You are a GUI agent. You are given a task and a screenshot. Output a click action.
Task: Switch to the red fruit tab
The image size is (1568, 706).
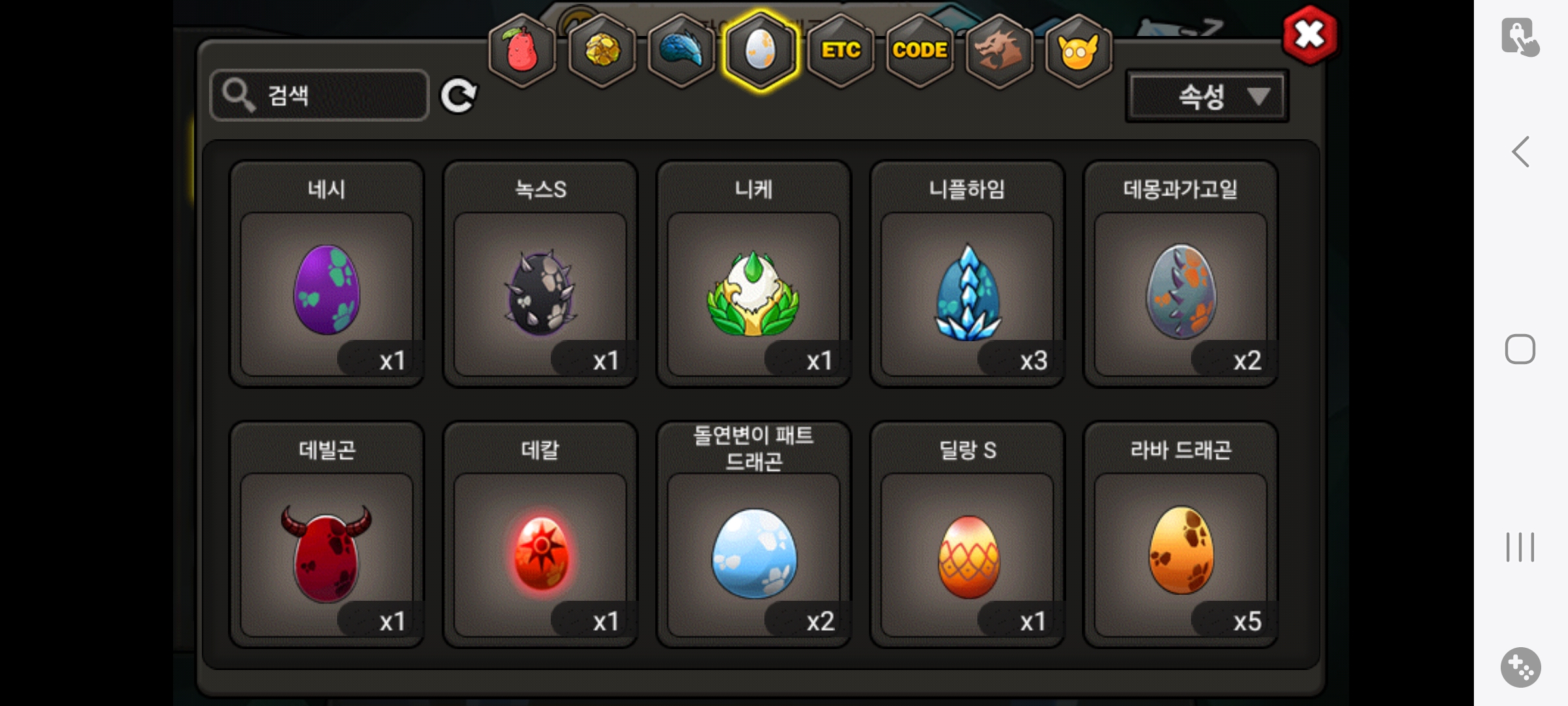click(x=522, y=51)
